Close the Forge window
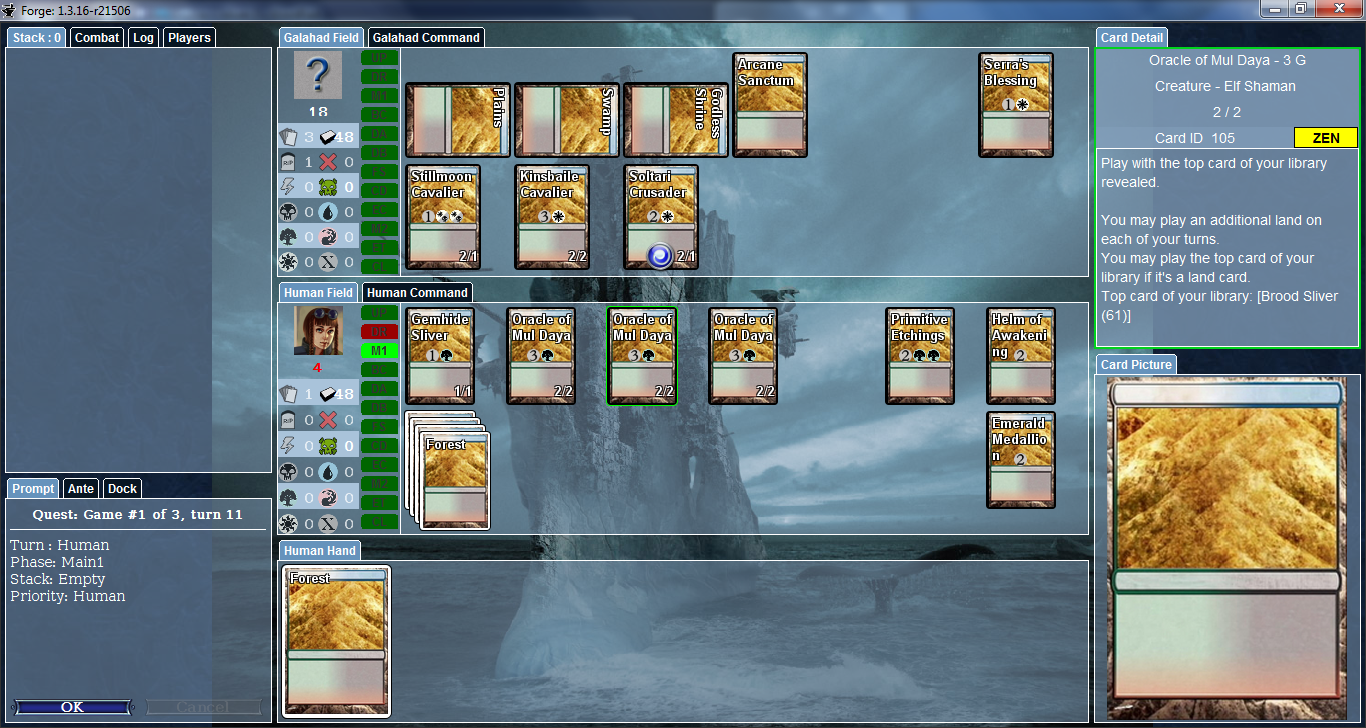The width and height of the screenshot is (1366, 728). [x=1340, y=9]
